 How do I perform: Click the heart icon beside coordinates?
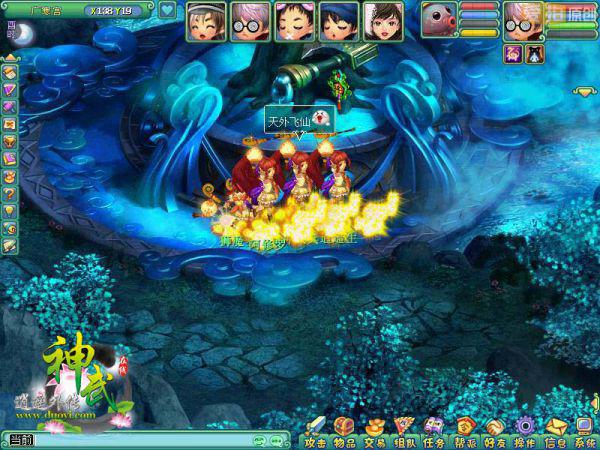tap(167, 11)
